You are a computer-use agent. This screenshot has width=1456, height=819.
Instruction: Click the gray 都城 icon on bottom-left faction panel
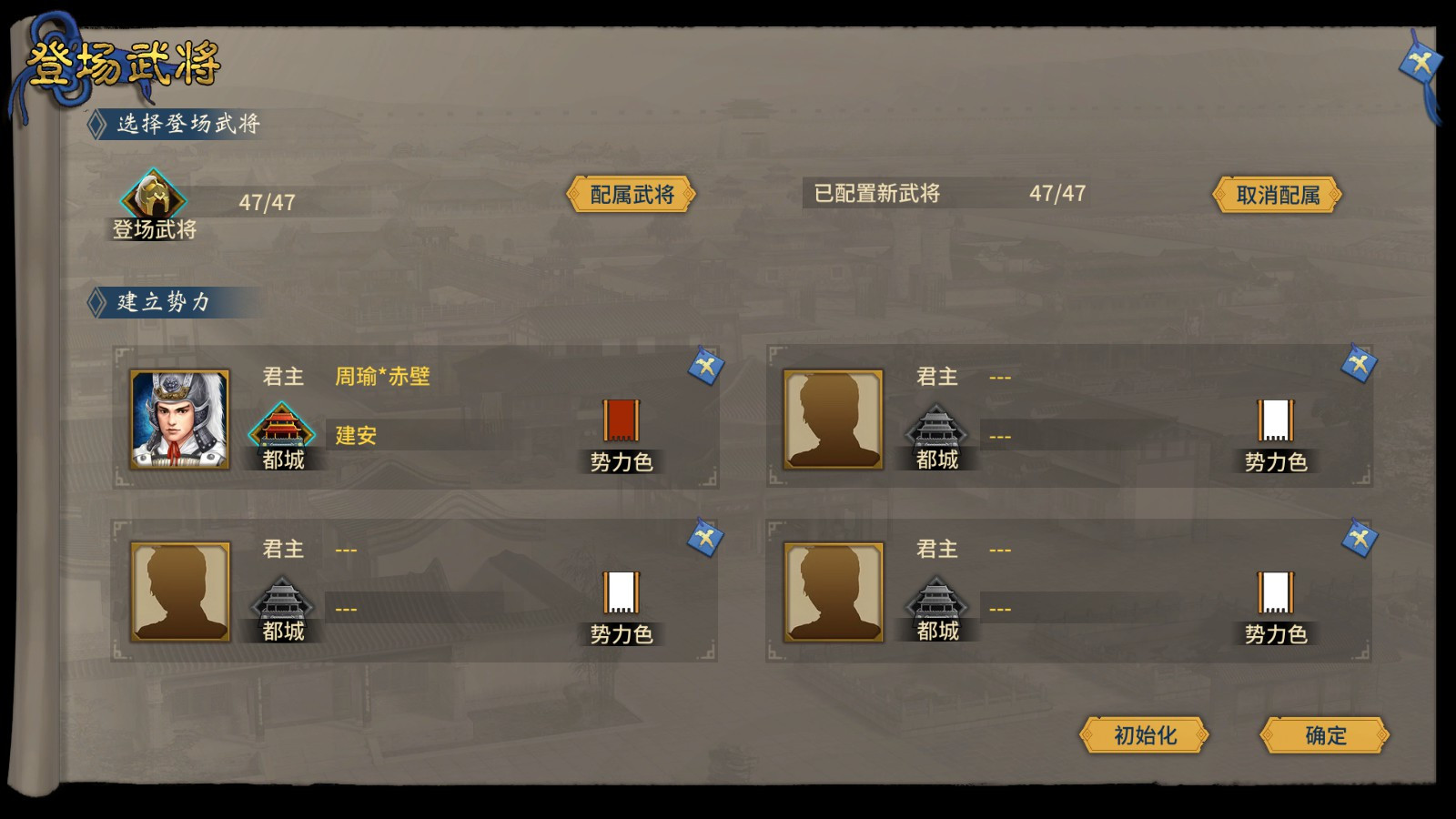(283, 602)
